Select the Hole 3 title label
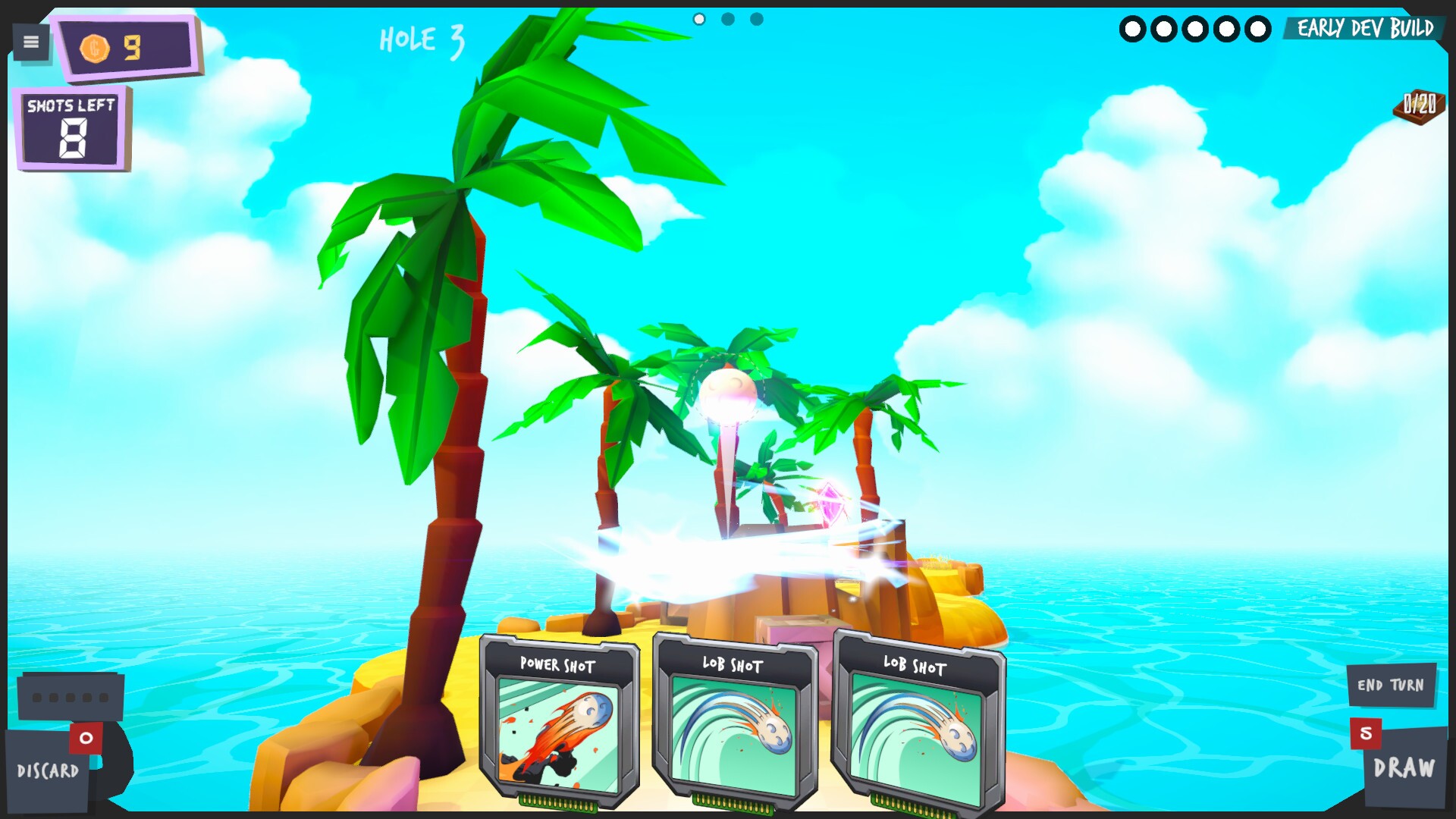This screenshot has height=819, width=1456. [422, 42]
